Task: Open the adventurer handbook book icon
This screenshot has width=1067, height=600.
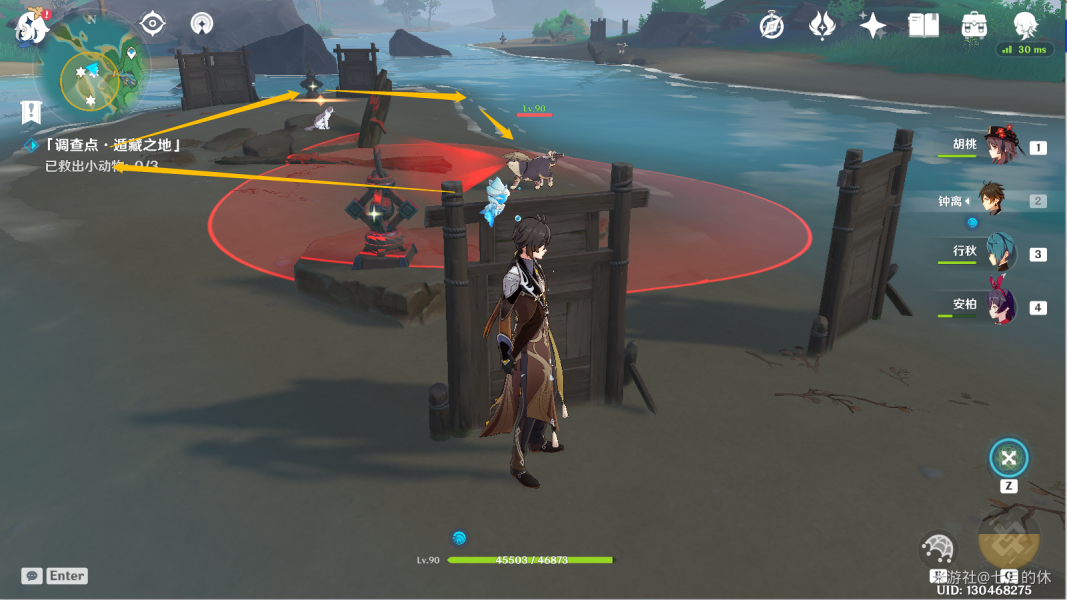Action: tap(923, 26)
